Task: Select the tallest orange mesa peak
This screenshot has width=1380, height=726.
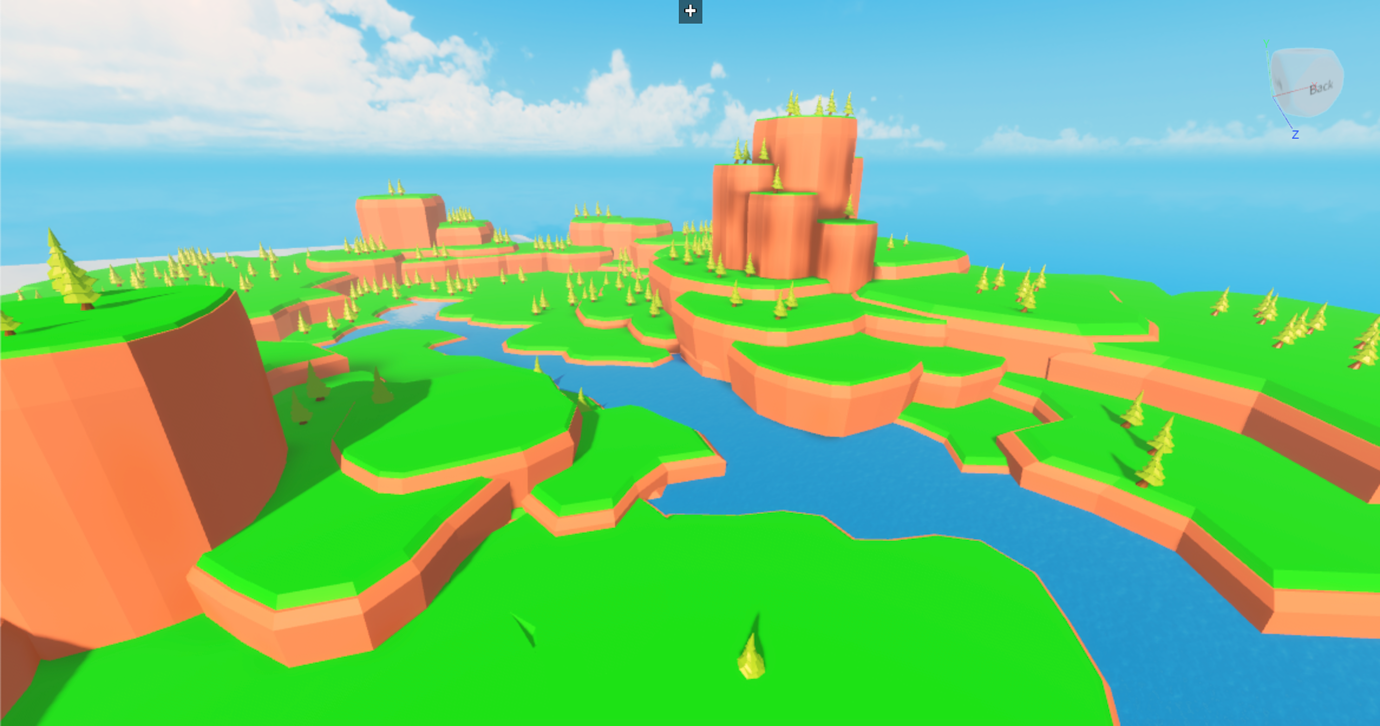Action: tap(805, 150)
